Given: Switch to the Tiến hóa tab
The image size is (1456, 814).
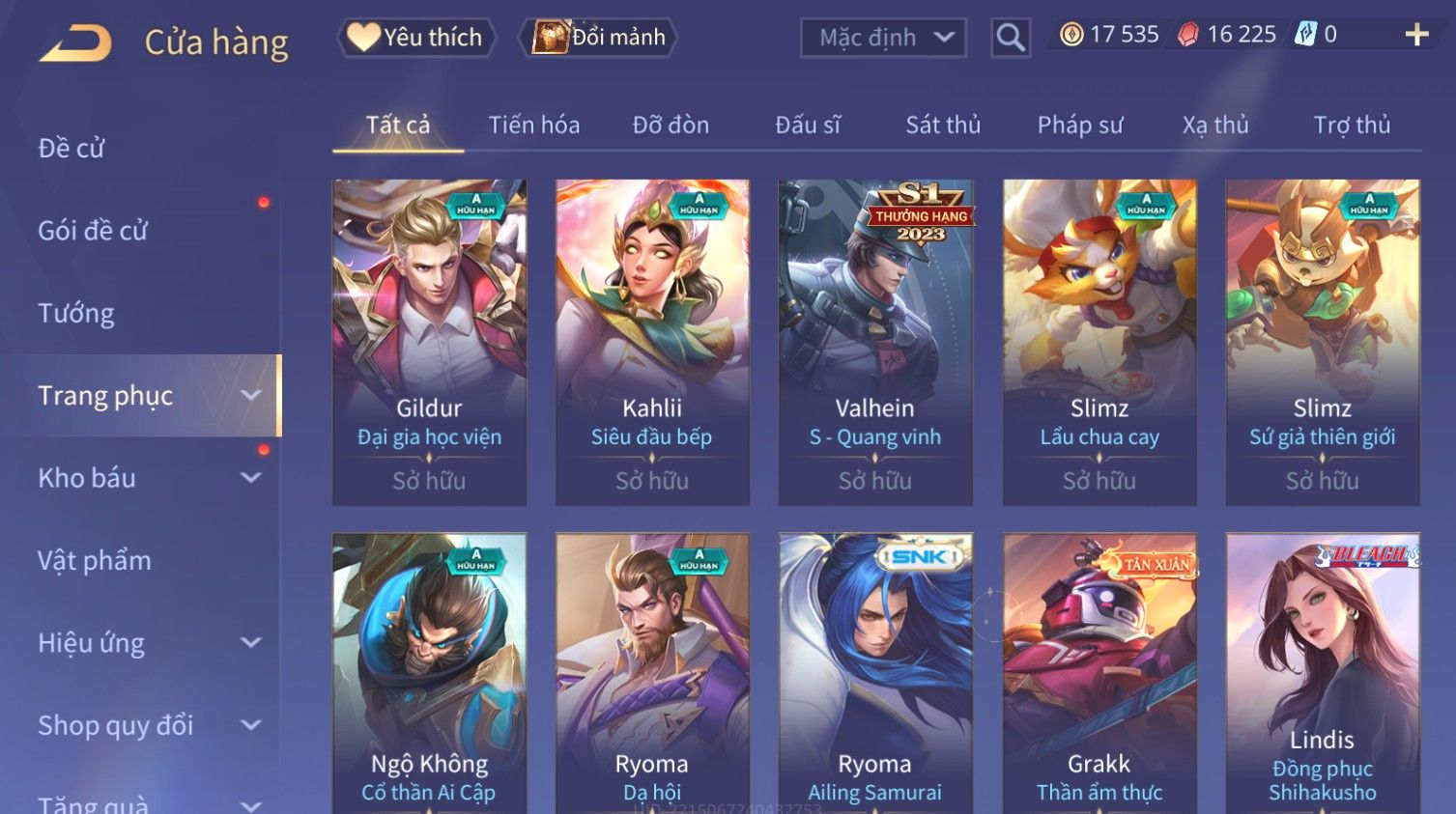Looking at the screenshot, I should (533, 125).
